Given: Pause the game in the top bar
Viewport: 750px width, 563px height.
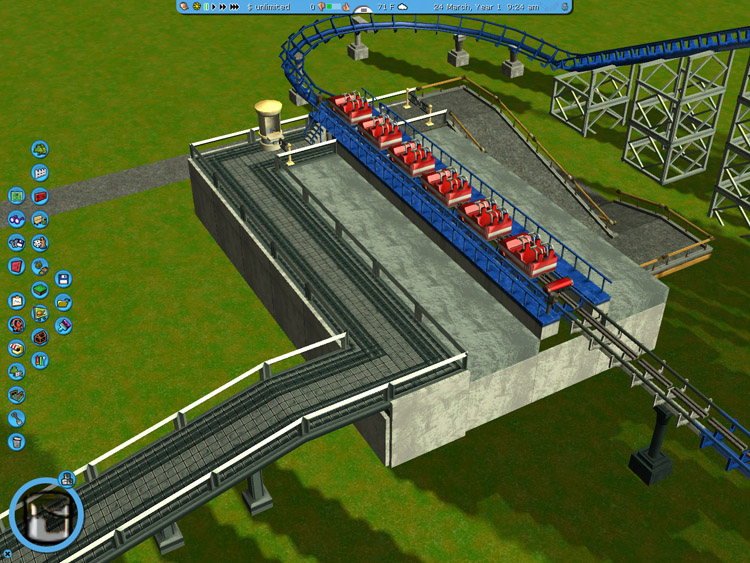Looking at the screenshot, I should click(x=206, y=7).
